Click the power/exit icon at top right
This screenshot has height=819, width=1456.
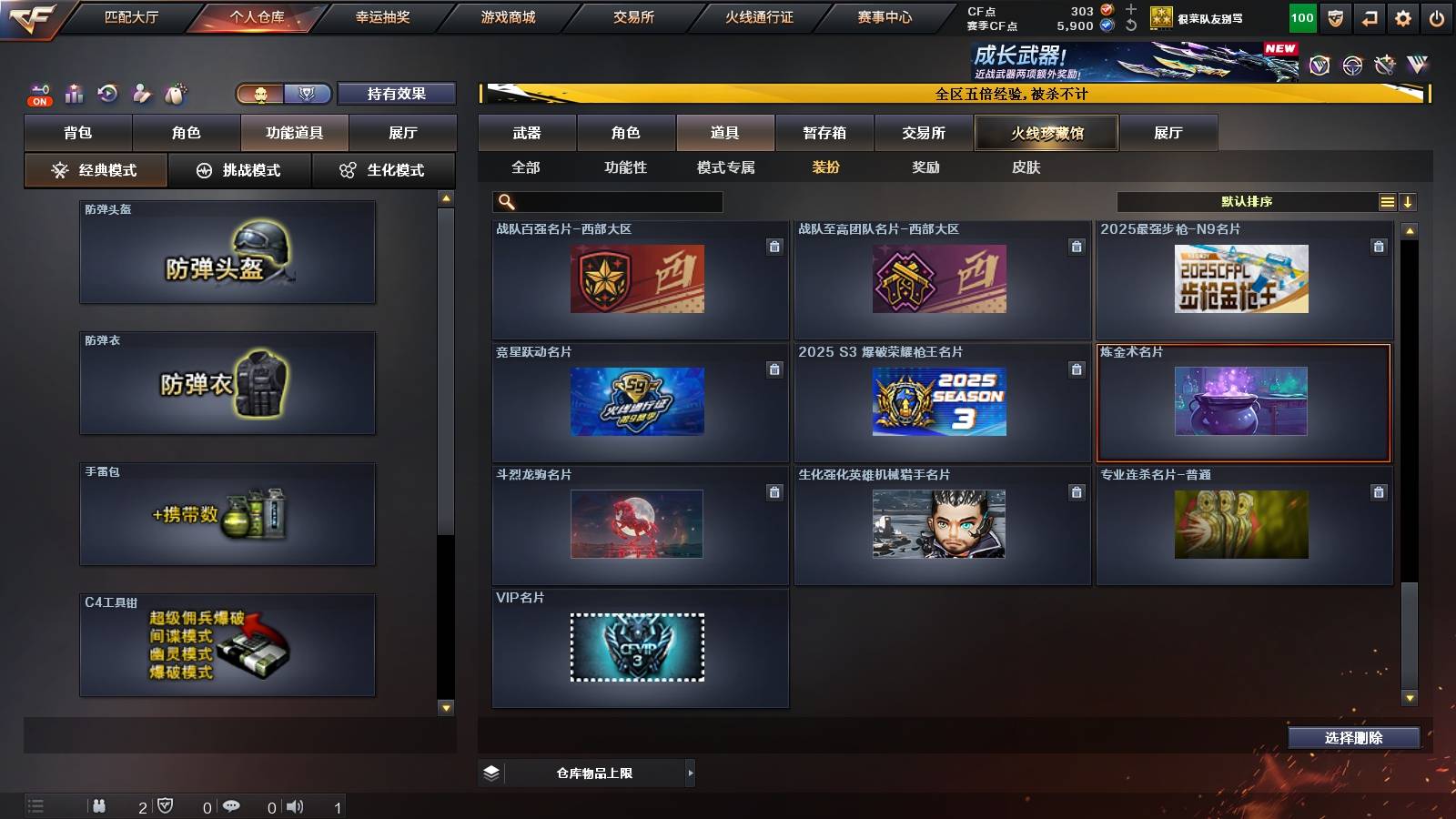[1438, 17]
